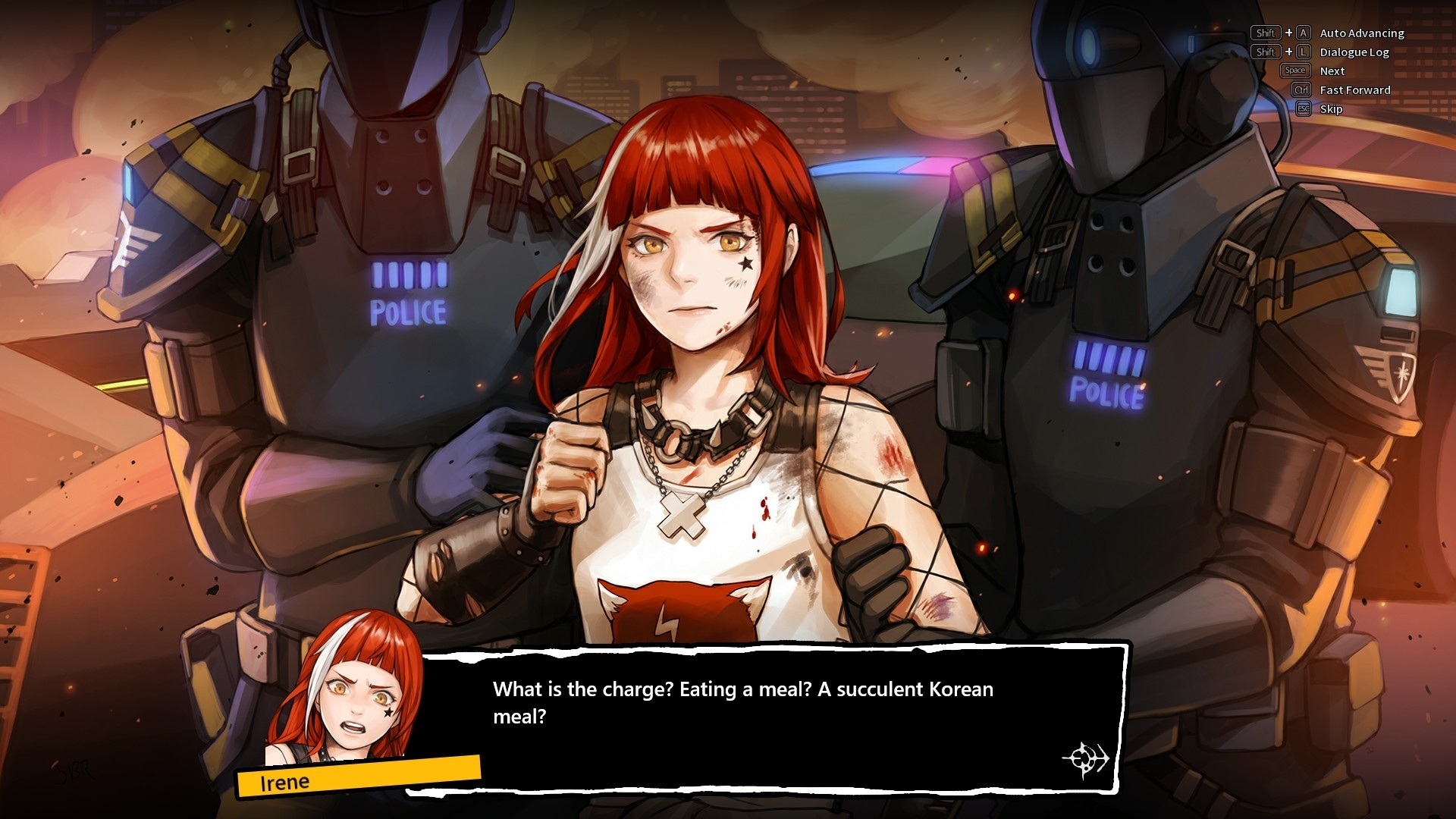
Task: Click the crosshair arrow to continue dialogue
Action: tap(1085, 758)
